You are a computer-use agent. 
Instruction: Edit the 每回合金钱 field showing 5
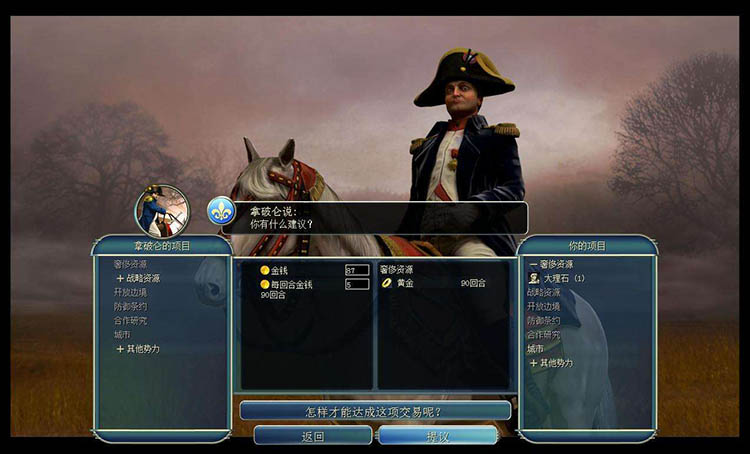coord(356,284)
